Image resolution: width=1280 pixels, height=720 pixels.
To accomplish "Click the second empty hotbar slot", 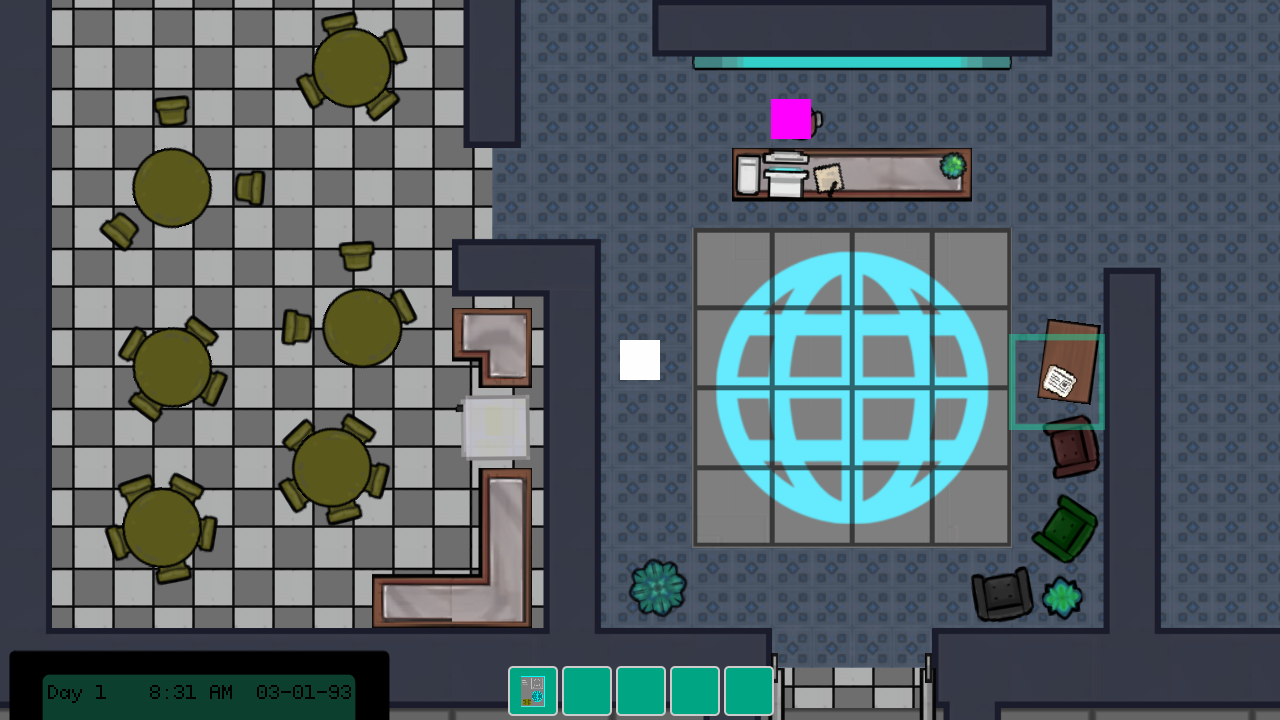I will (587, 690).
